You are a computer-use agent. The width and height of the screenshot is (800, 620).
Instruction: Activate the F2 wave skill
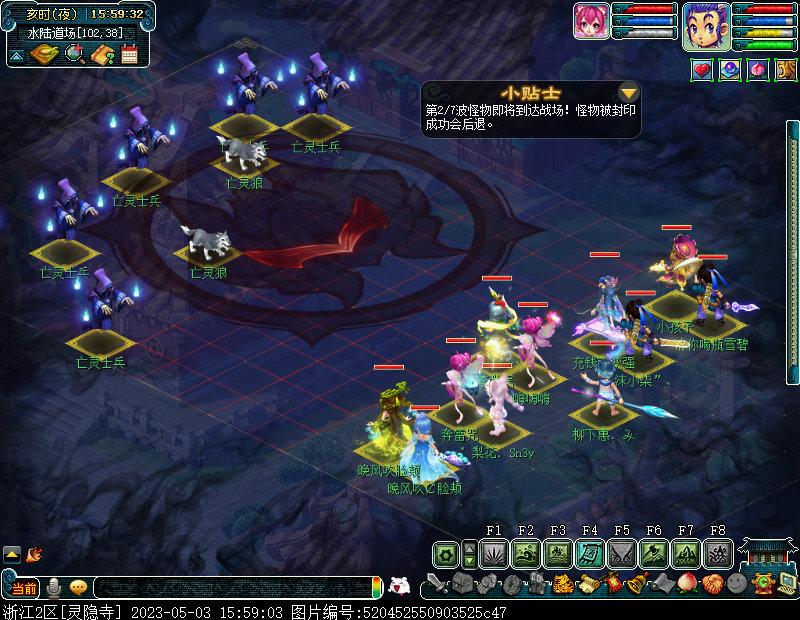pos(526,553)
